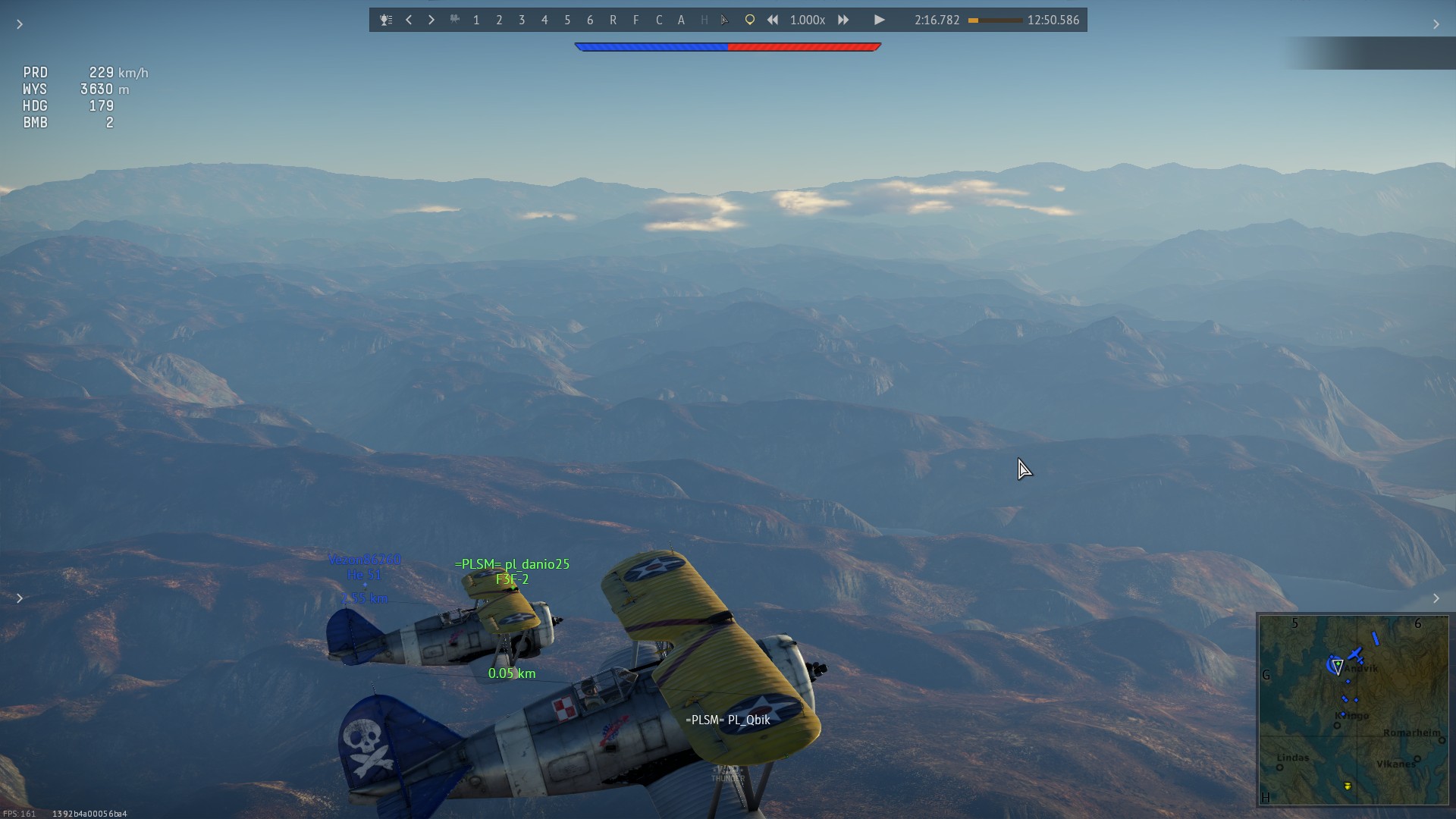The width and height of the screenshot is (1456, 819).
Task: Select camera view 3
Action: (x=522, y=20)
